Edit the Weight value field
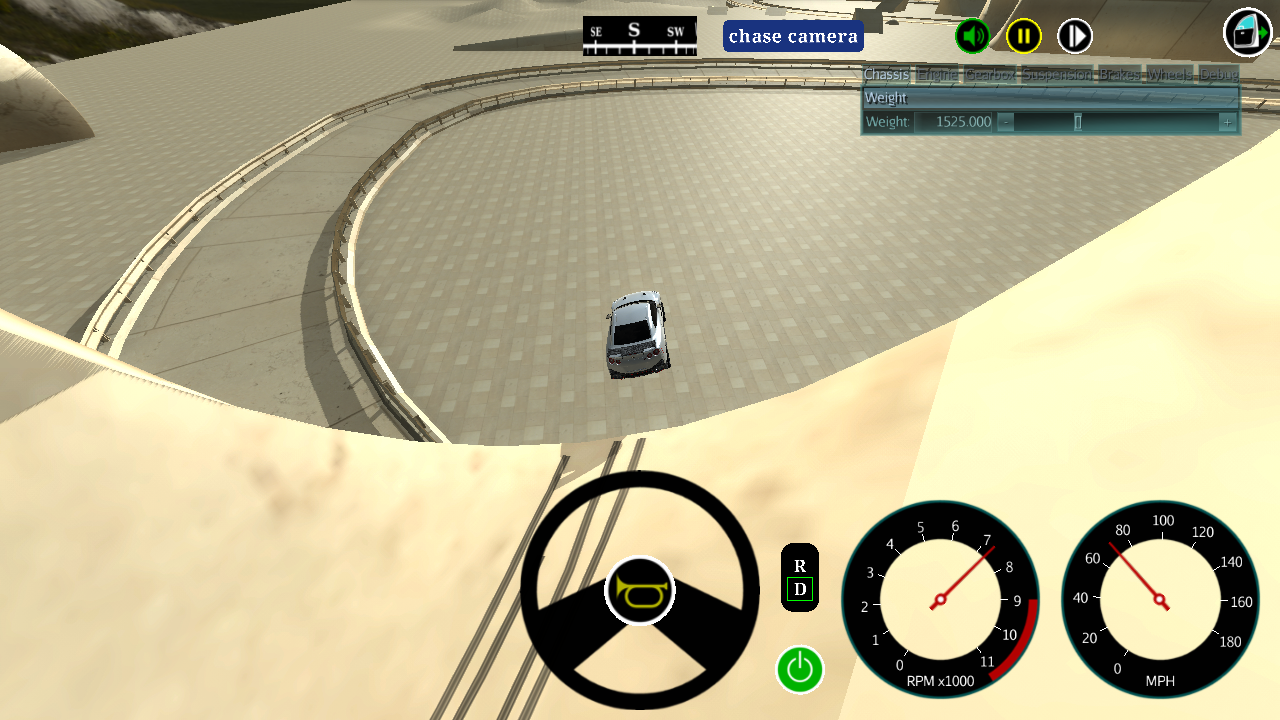 tap(953, 122)
